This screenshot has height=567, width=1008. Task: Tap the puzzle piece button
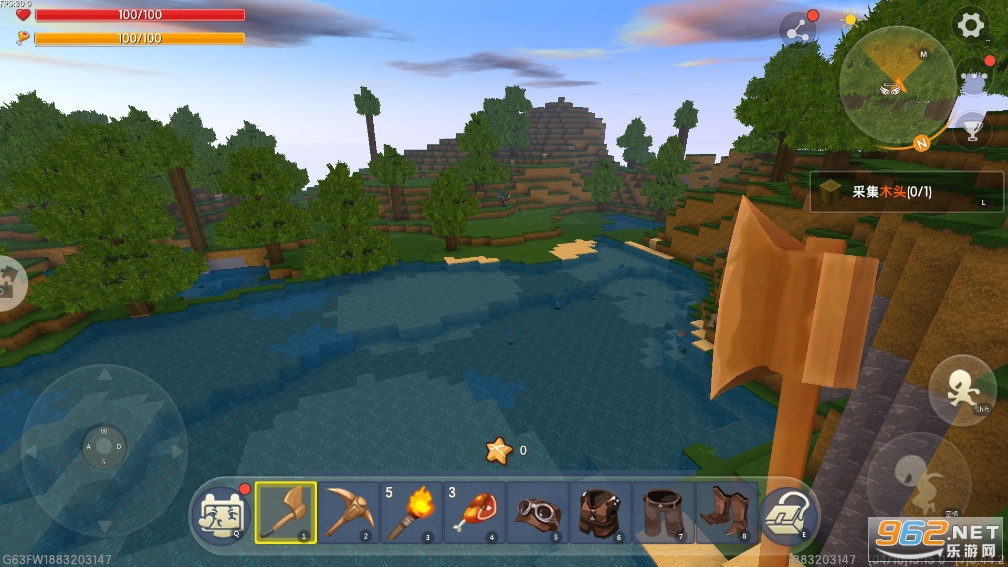(x=8, y=283)
